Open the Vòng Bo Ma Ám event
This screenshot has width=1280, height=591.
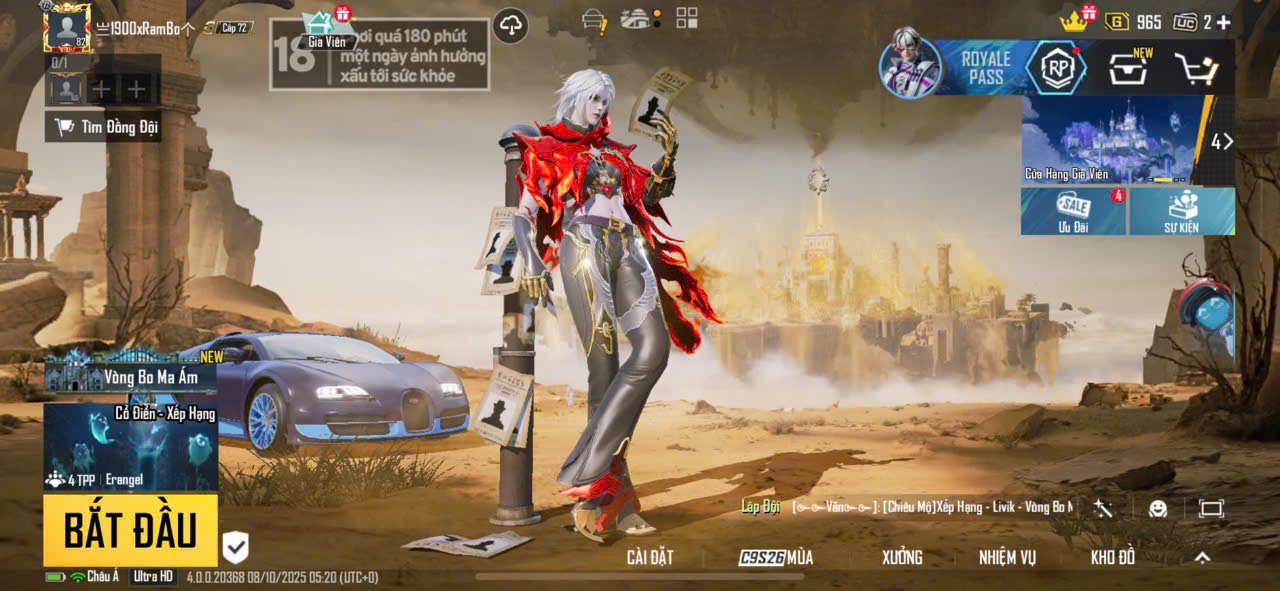(131, 375)
